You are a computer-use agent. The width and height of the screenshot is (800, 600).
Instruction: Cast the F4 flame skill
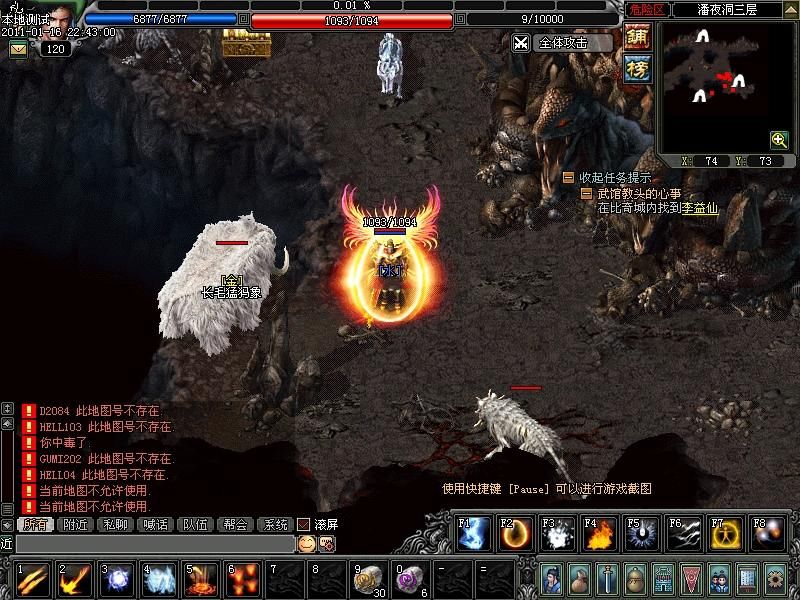click(x=600, y=535)
